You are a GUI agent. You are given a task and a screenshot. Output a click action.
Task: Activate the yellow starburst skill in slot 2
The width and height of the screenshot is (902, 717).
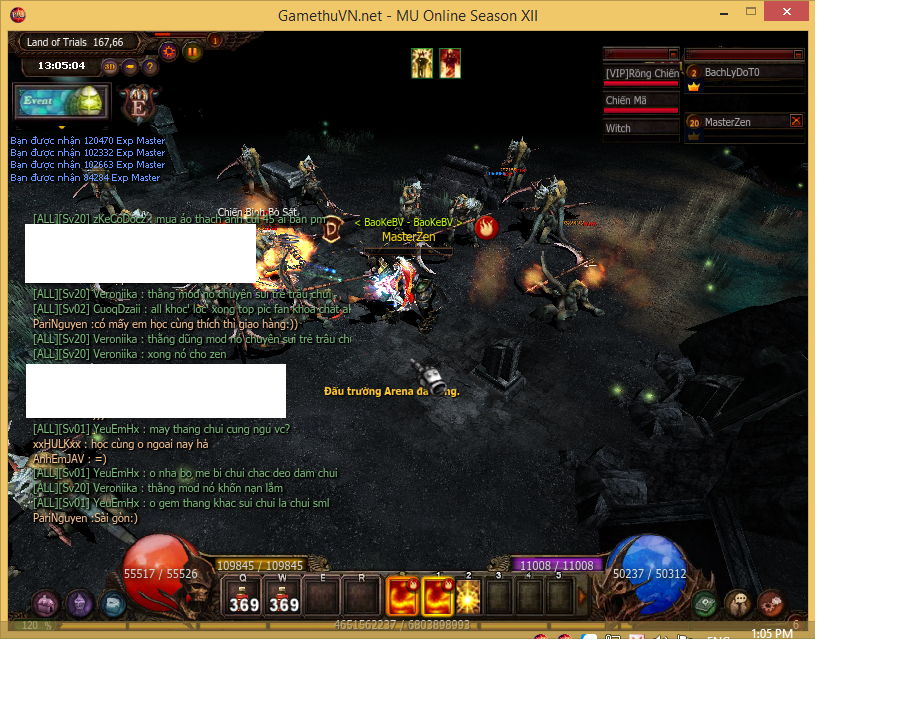pos(468,597)
